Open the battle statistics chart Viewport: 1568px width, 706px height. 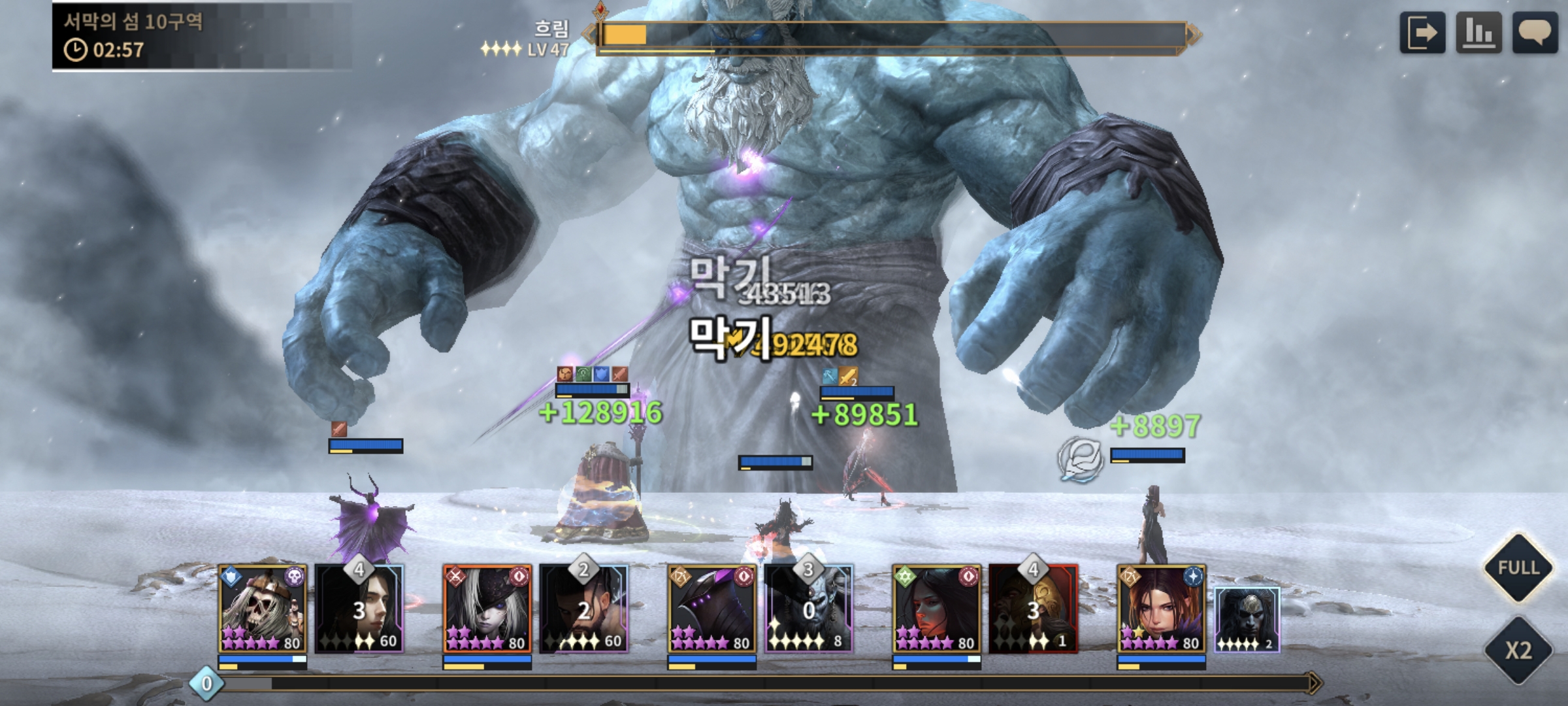click(1478, 33)
